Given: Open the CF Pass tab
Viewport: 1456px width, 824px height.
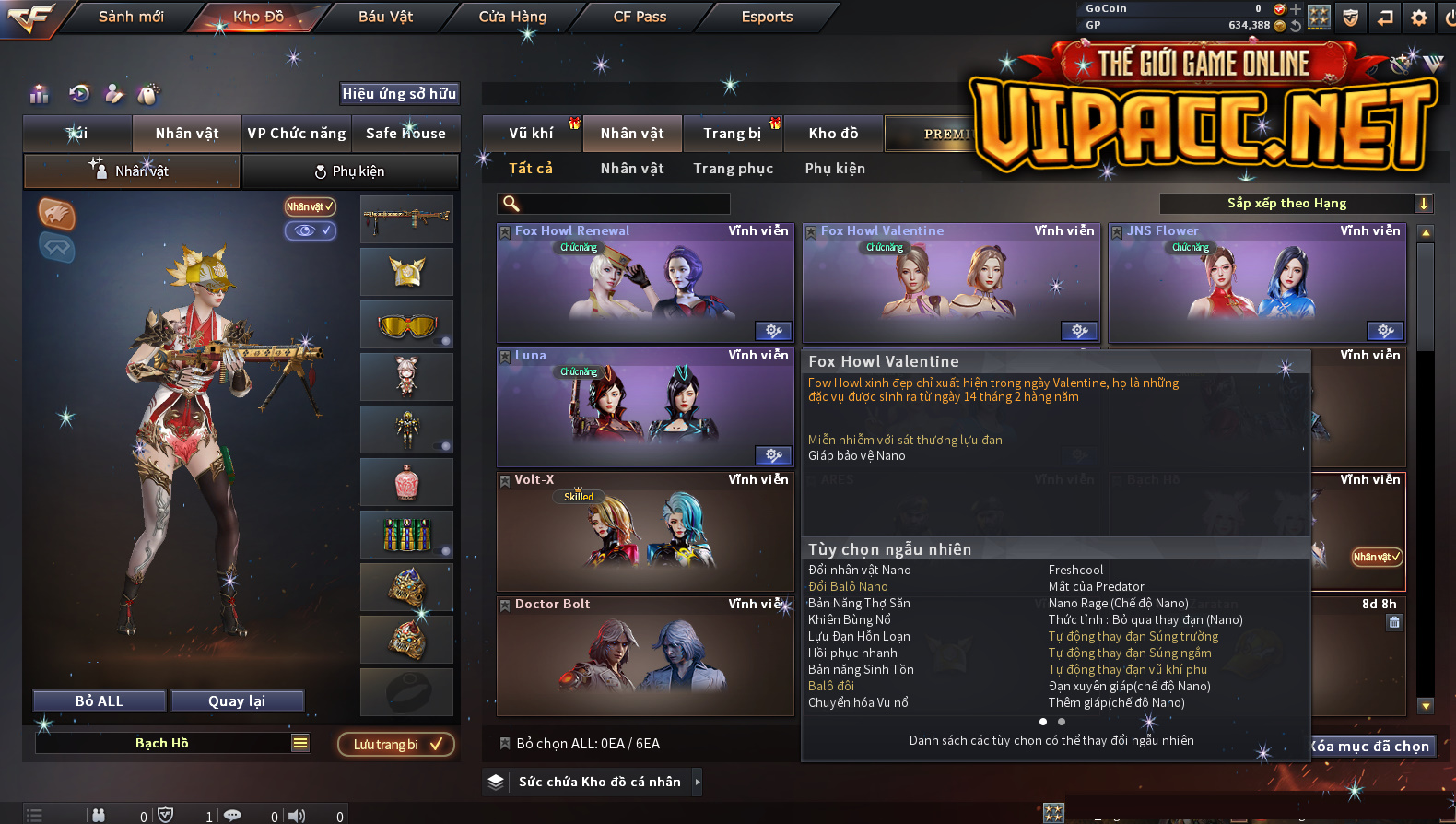Looking at the screenshot, I should [640, 17].
